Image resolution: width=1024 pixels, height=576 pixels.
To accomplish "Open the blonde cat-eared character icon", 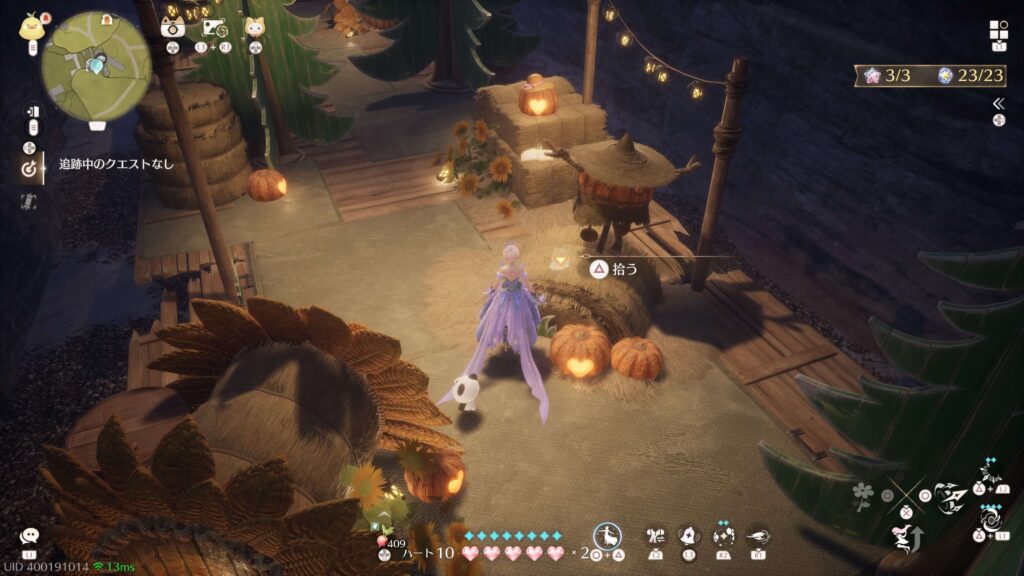I will click(x=256, y=28).
